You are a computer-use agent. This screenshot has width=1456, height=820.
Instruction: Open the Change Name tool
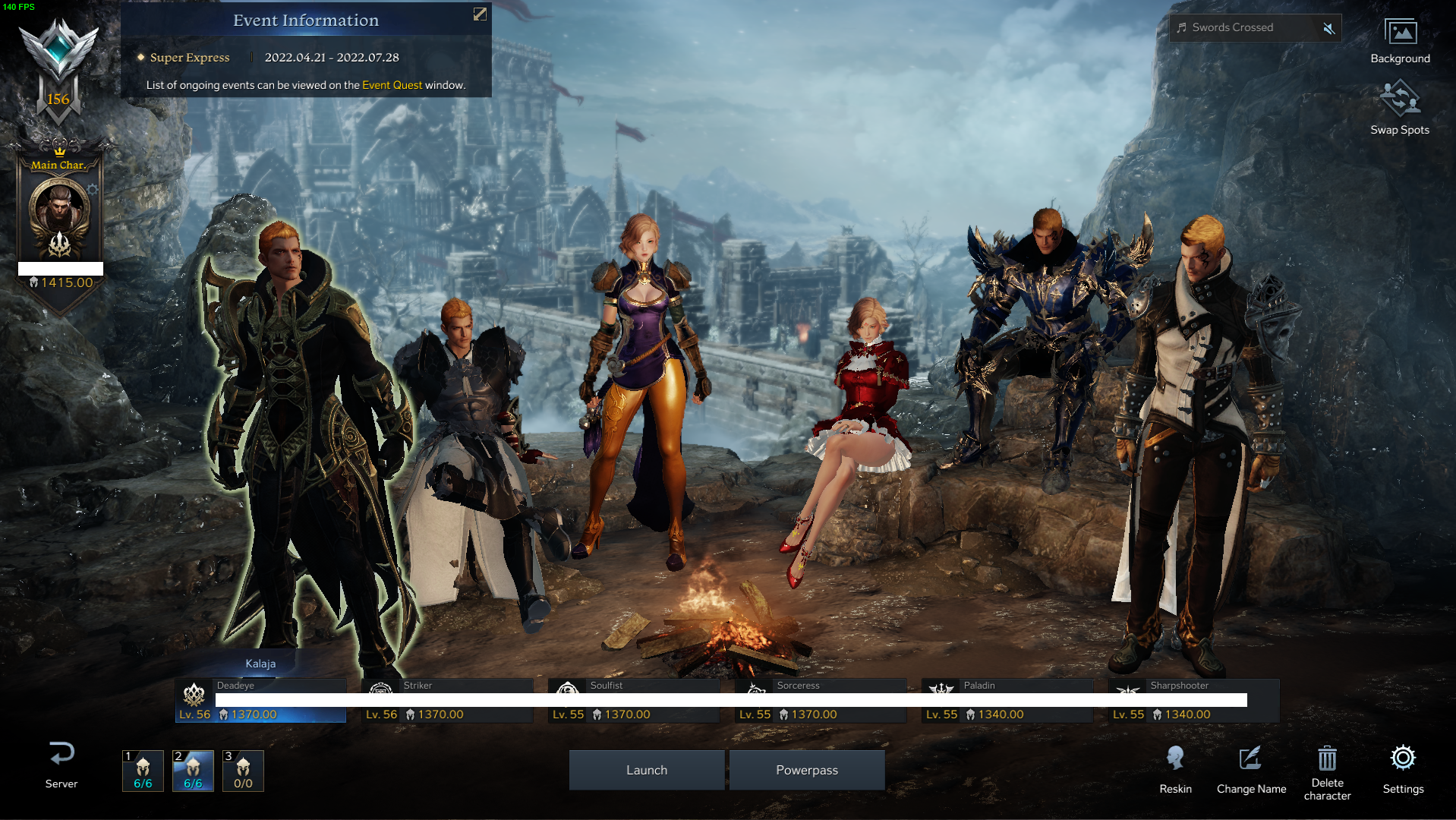coord(1250,758)
